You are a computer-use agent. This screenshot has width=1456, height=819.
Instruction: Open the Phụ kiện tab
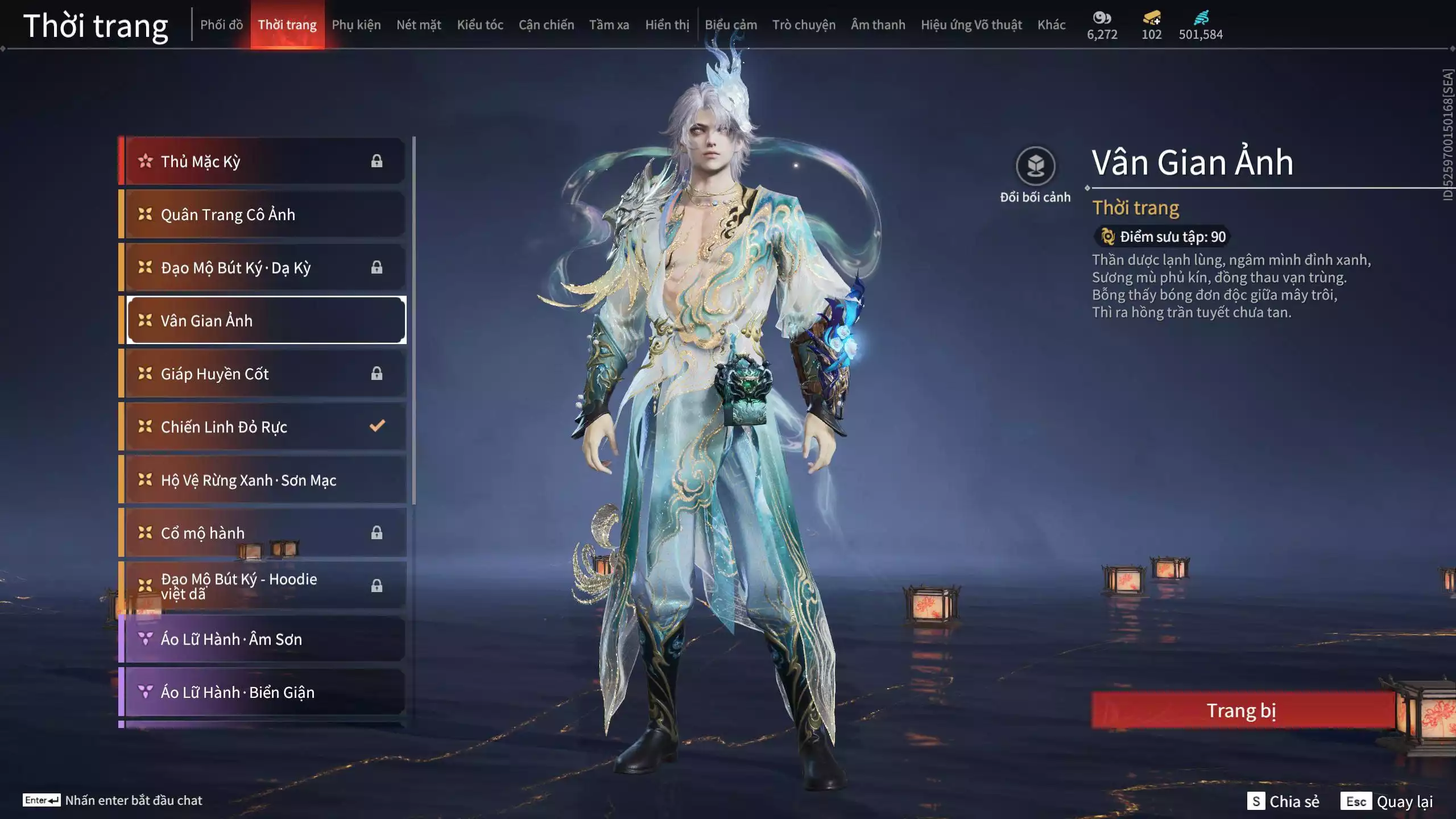(x=356, y=24)
